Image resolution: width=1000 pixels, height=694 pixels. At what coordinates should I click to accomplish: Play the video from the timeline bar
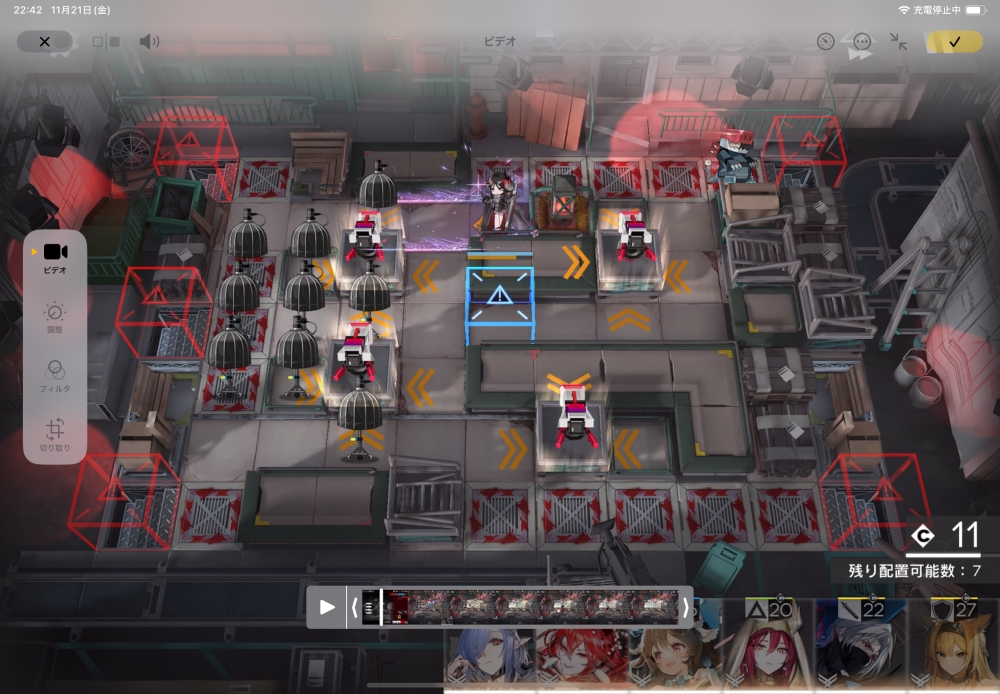point(327,607)
